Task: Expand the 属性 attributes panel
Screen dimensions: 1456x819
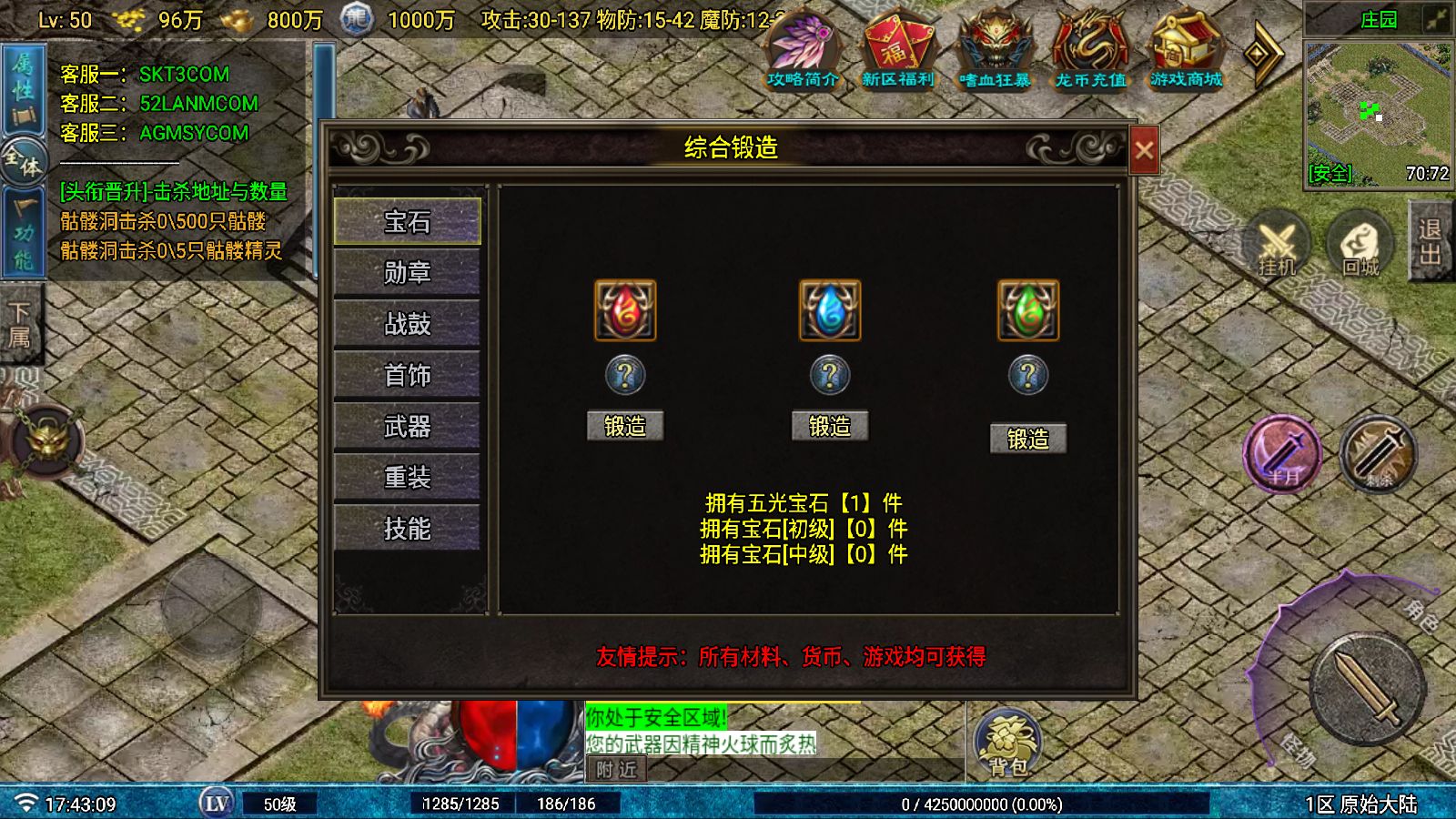Action: click(23, 77)
